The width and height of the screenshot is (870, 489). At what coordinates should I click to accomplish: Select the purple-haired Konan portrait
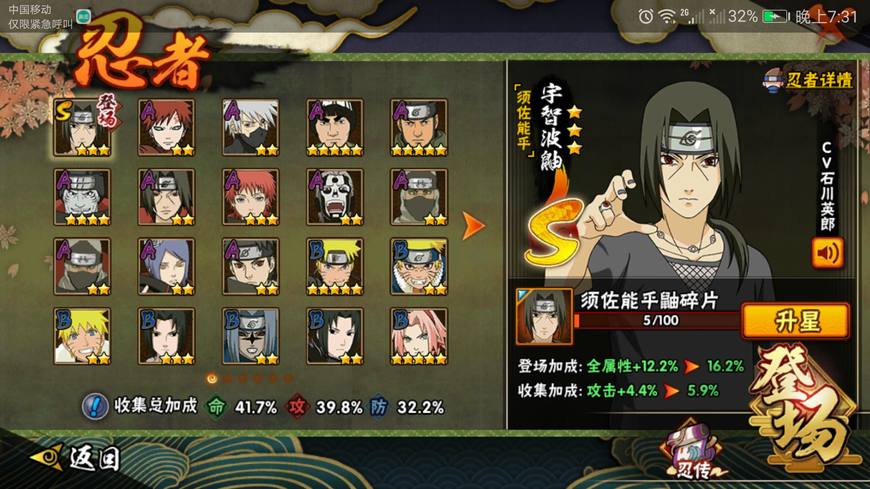pos(166,267)
